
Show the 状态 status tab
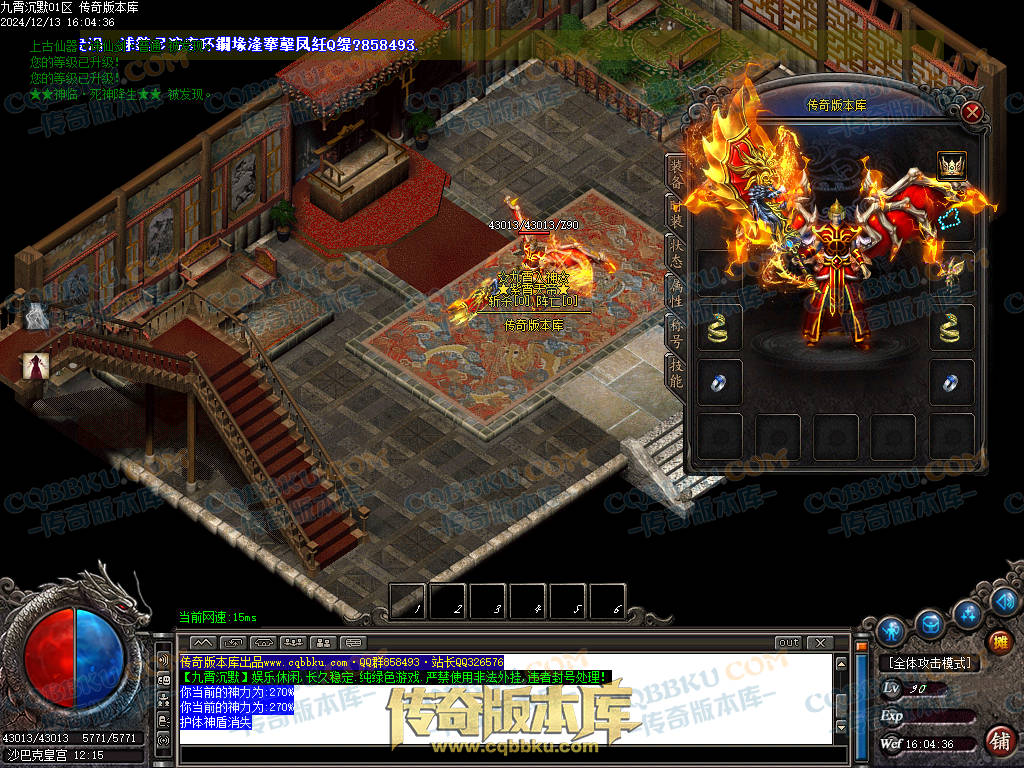pos(676,252)
